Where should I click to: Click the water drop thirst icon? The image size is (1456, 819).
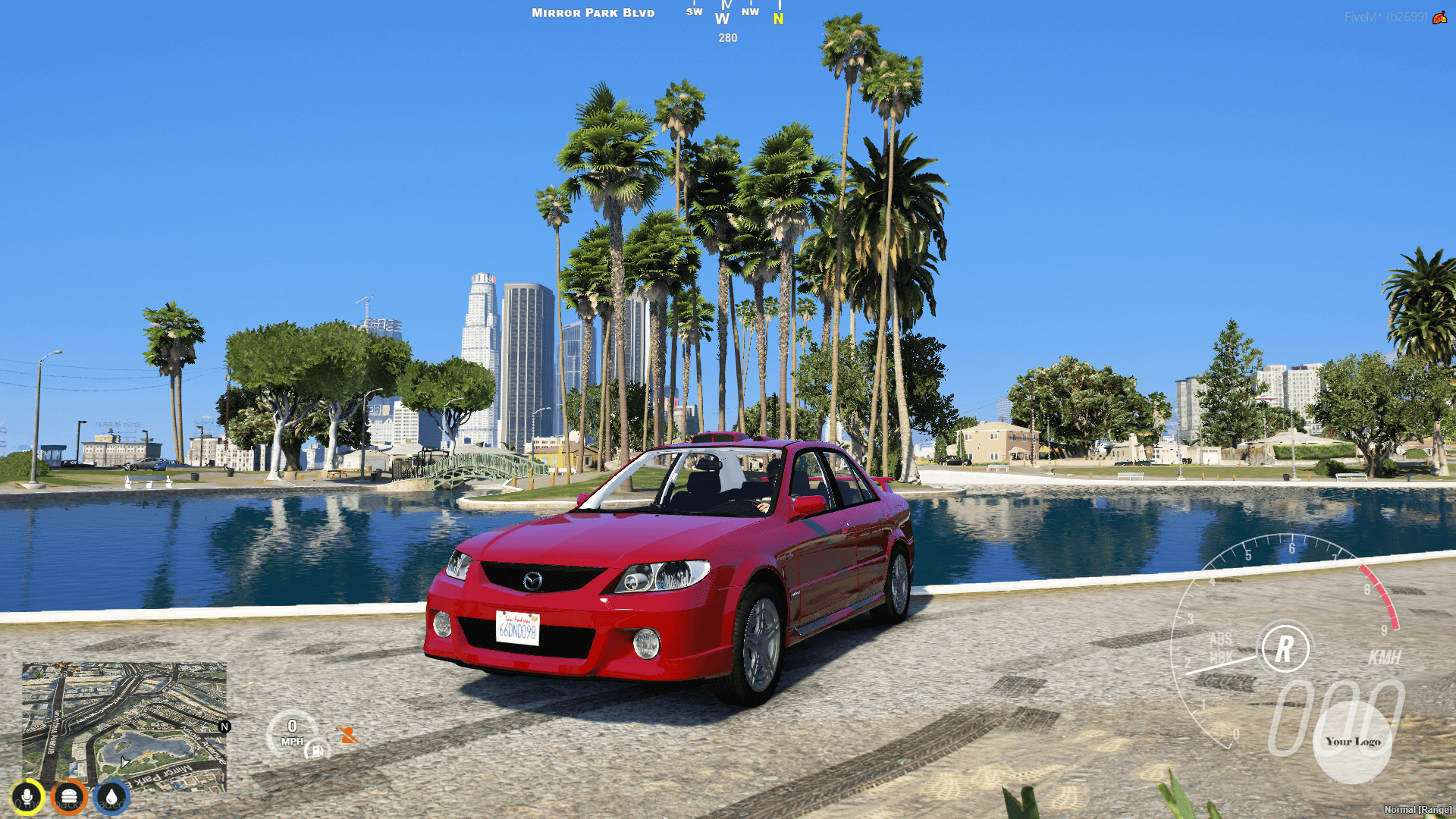coord(111,795)
